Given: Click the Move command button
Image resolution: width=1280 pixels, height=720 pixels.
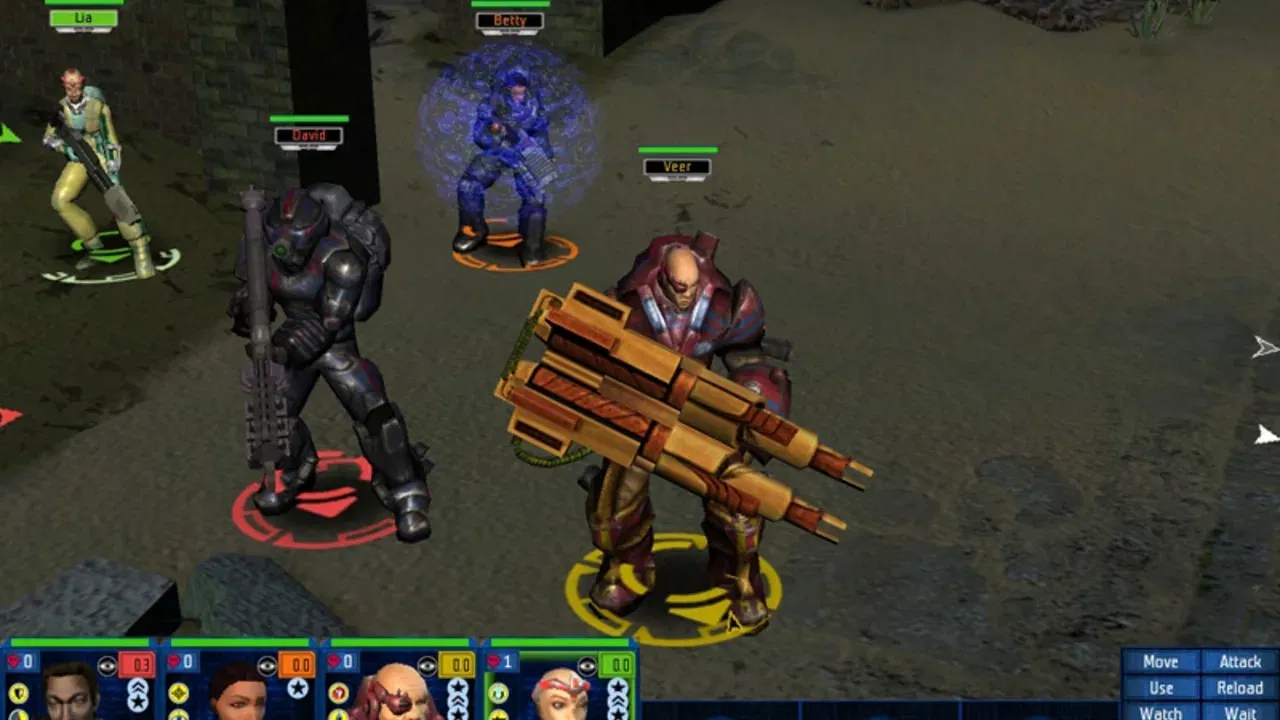Looking at the screenshot, I should tap(1160, 662).
